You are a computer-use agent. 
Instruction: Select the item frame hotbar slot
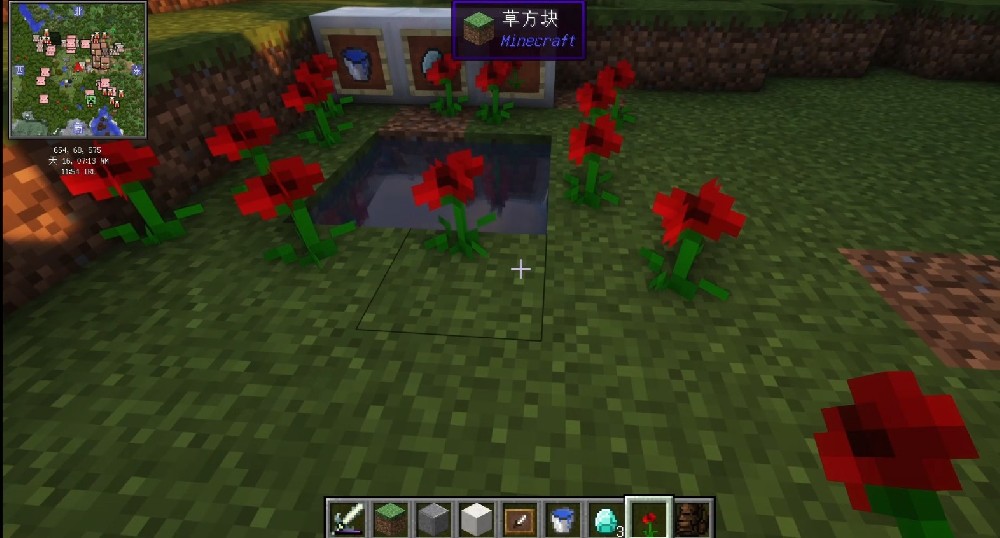[519, 519]
